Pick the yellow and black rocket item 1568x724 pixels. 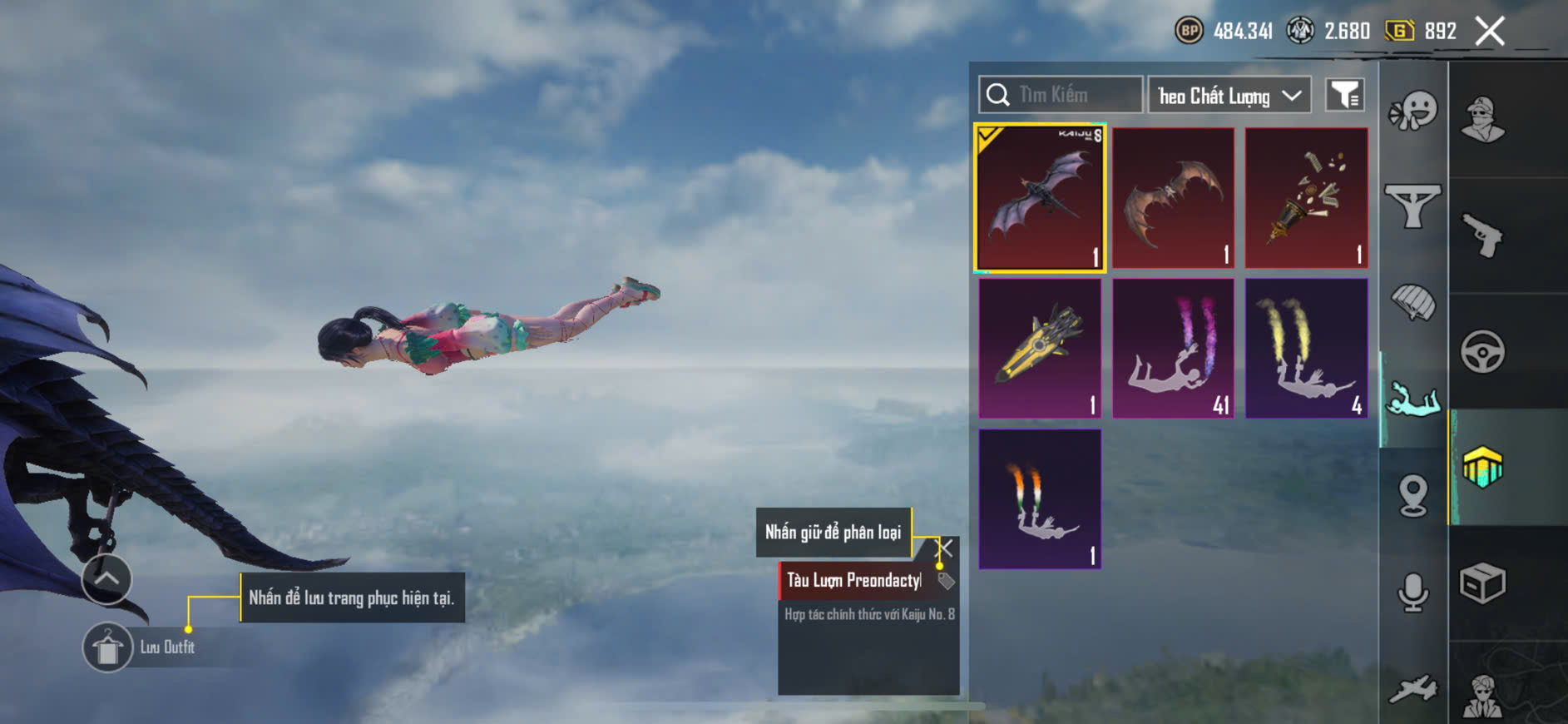point(1040,348)
